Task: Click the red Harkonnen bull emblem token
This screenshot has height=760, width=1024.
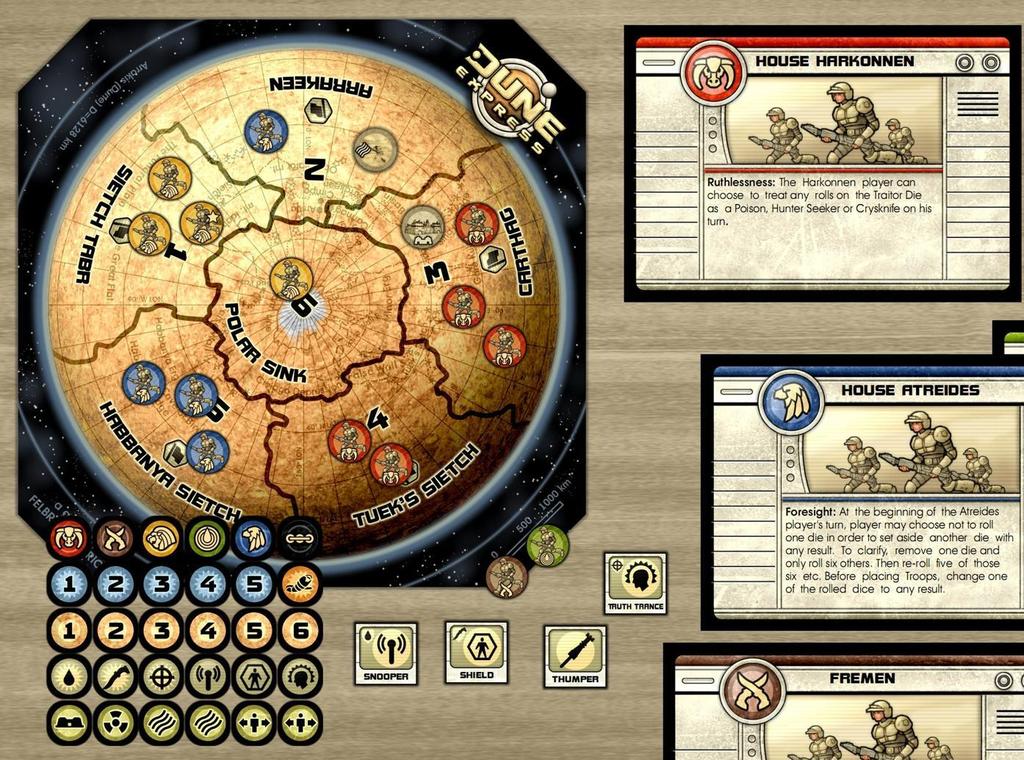Action: pos(68,539)
